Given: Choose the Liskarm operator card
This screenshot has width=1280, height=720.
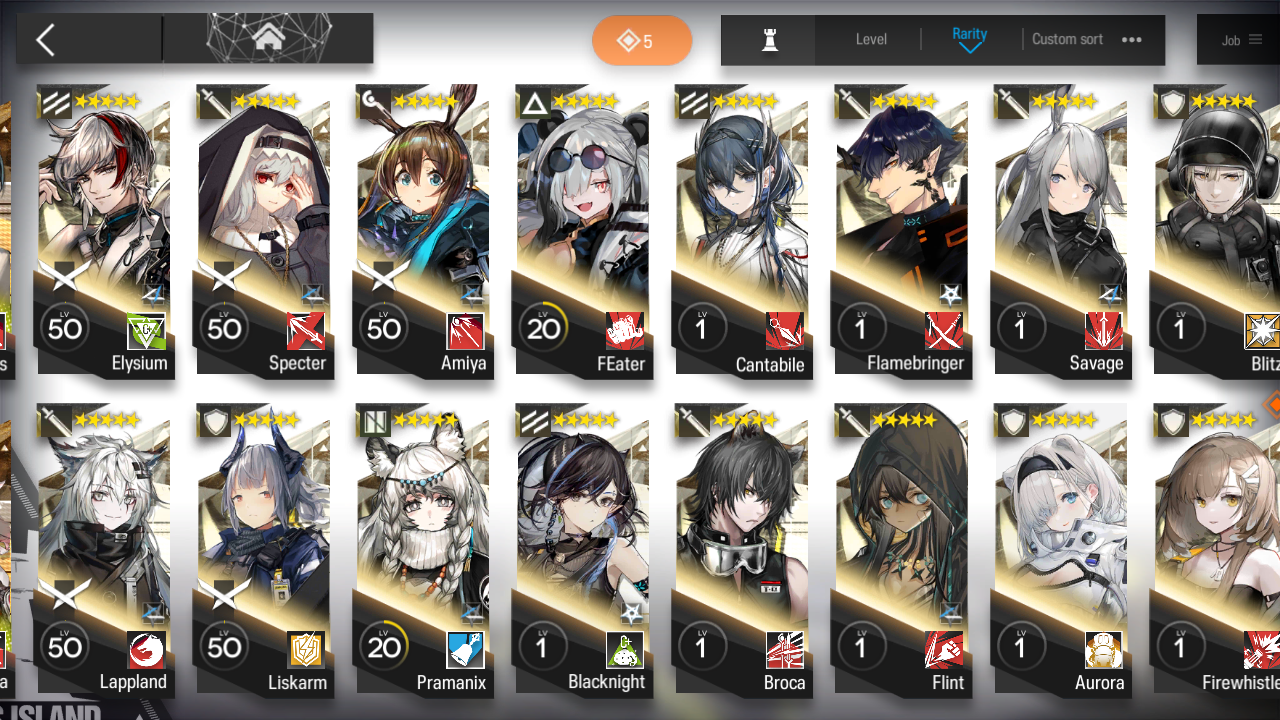Looking at the screenshot, I should tap(264, 550).
